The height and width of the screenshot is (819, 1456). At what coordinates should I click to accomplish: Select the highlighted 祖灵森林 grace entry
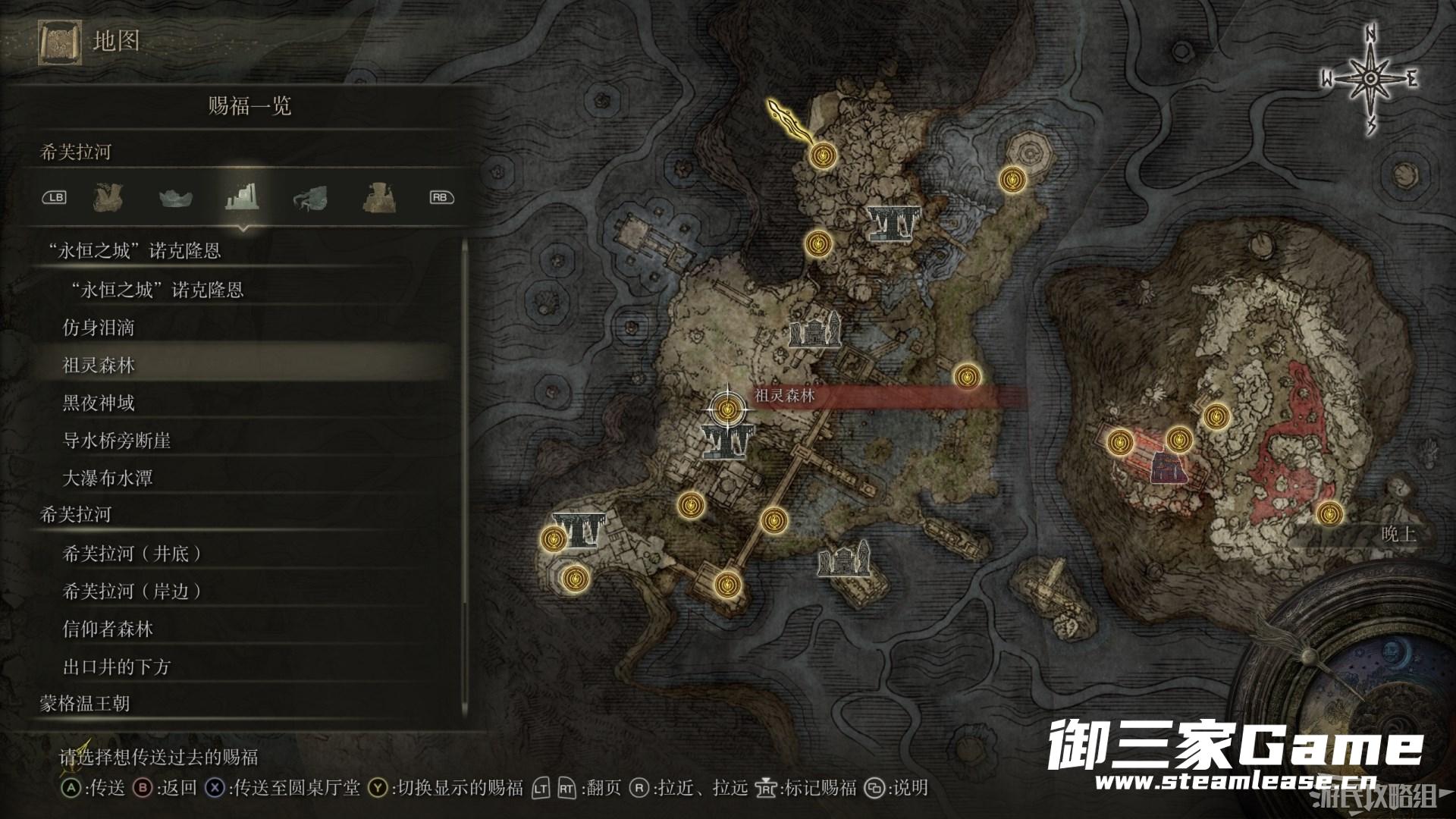[99, 366]
